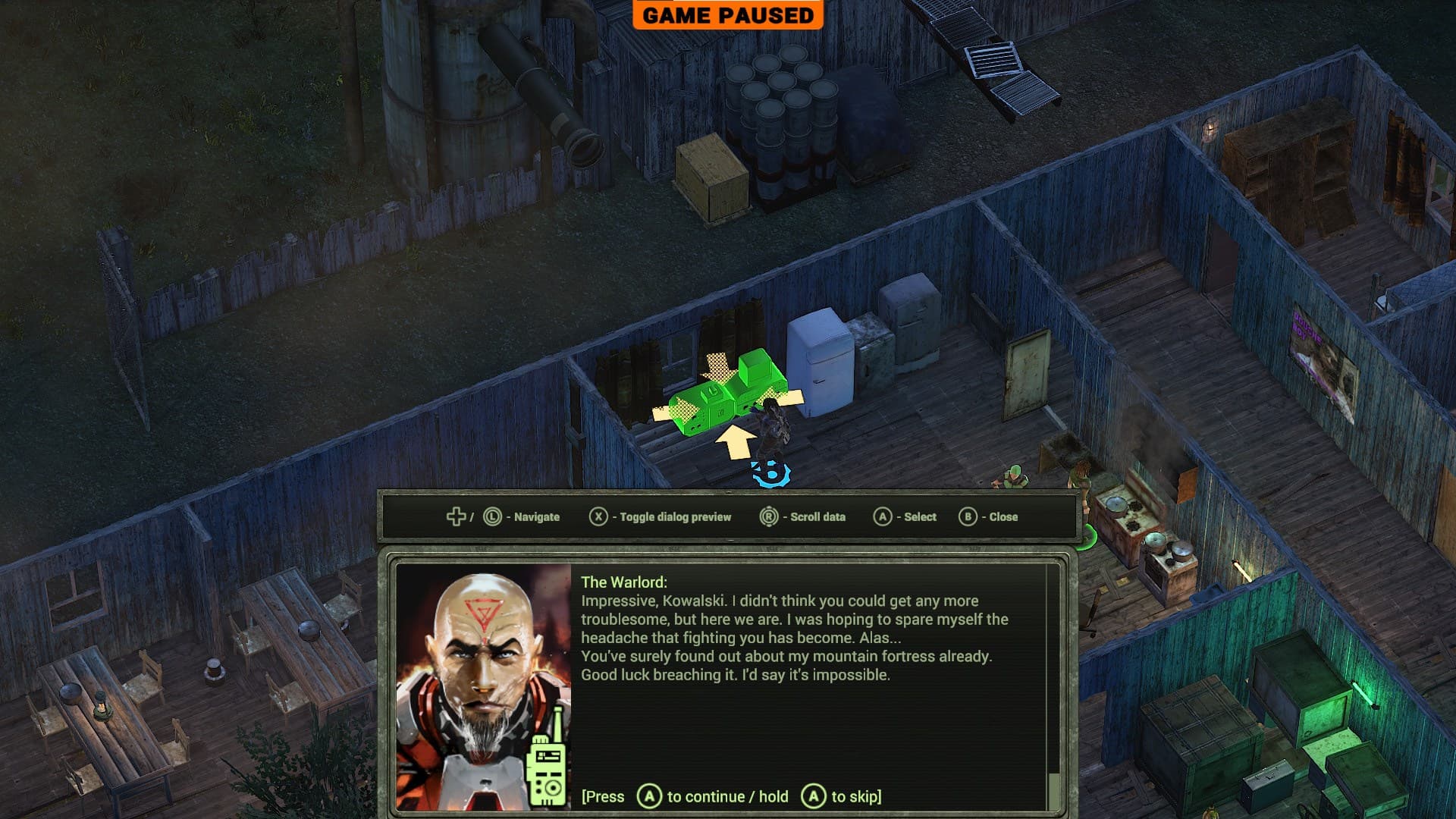Click the A button Select icon
Viewport: 1456px width, 819px height.
click(883, 516)
